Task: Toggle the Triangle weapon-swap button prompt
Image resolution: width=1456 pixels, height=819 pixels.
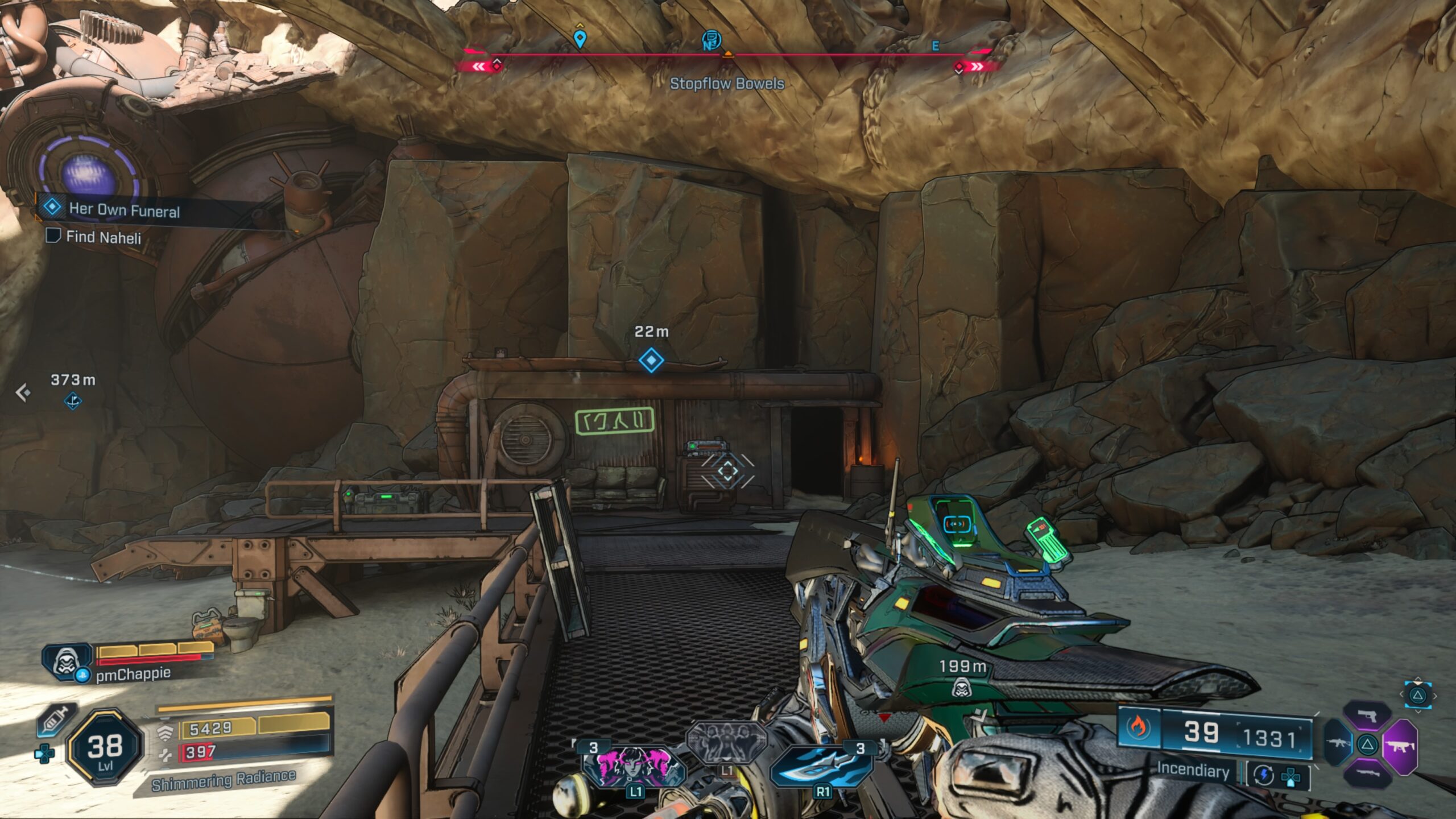Action: (x=1368, y=744)
